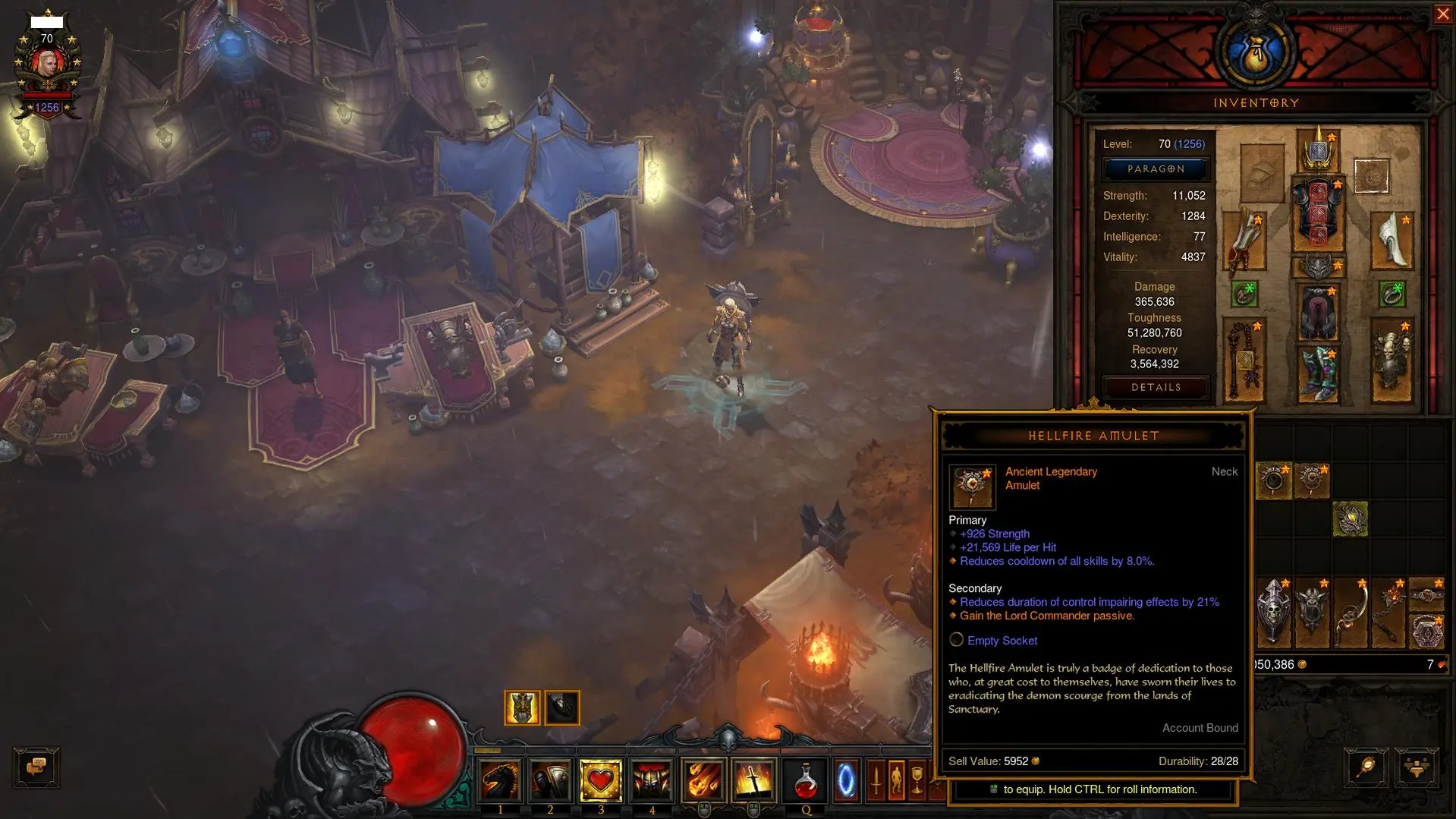This screenshot has height=819, width=1456.
Task: Open the chat window button
Action: pyautogui.click(x=36, y=767)
